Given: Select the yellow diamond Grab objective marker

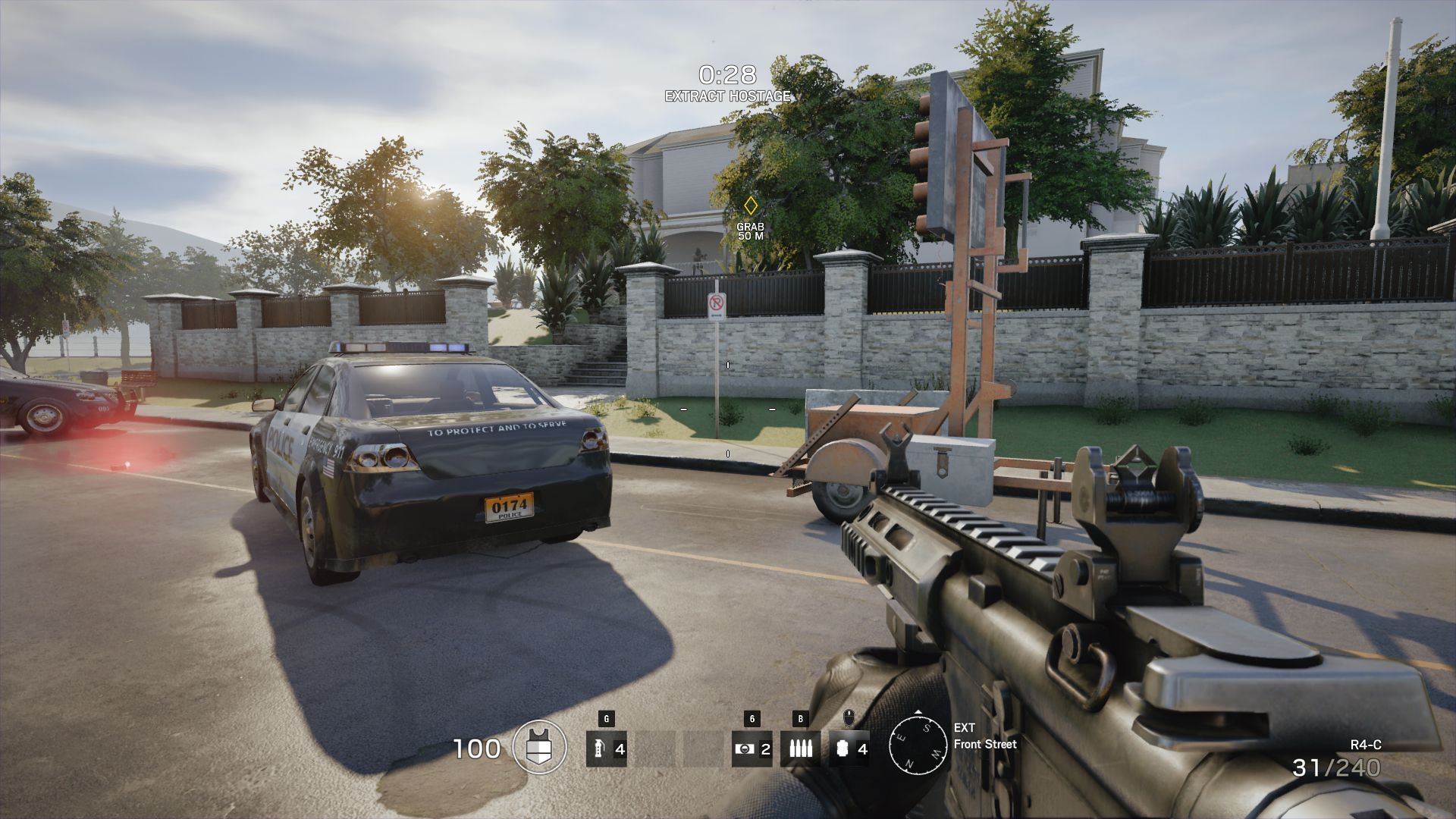Looking at the screenshot, I should [x=750, y=206].
